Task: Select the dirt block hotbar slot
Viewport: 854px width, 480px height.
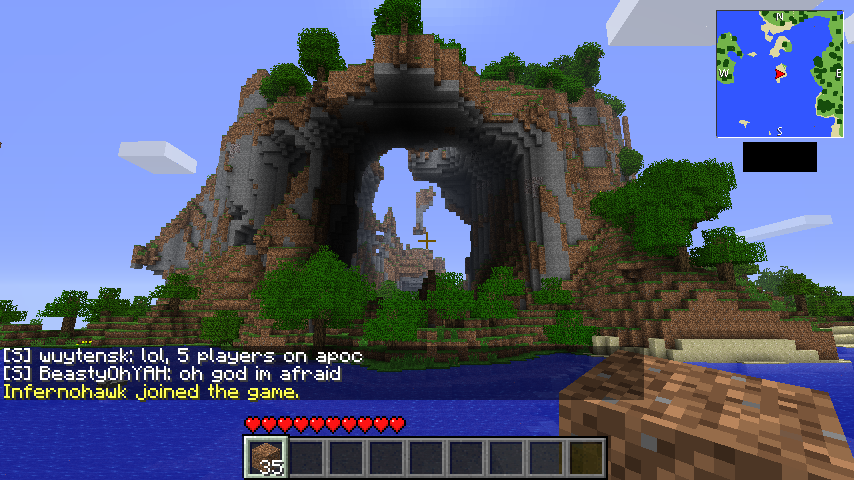Action: (x=265, y=458)
